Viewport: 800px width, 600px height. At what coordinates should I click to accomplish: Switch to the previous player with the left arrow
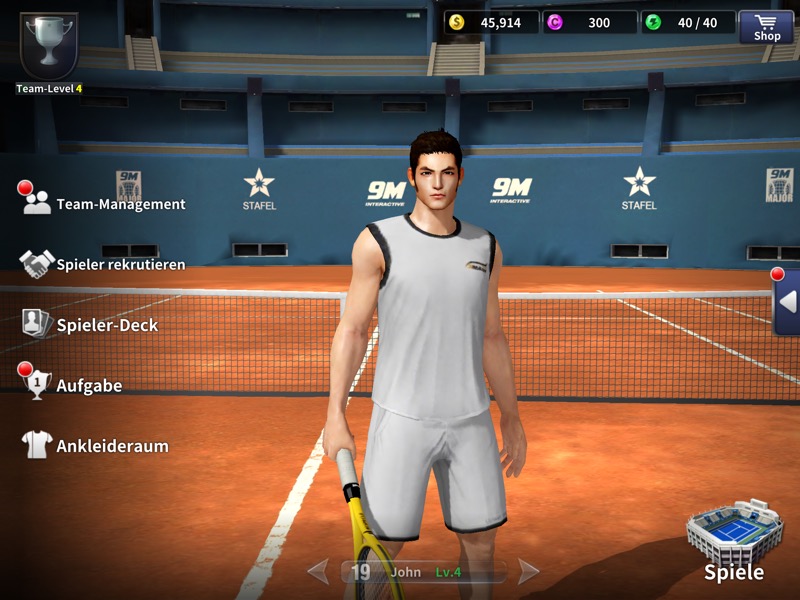(317, 572)
